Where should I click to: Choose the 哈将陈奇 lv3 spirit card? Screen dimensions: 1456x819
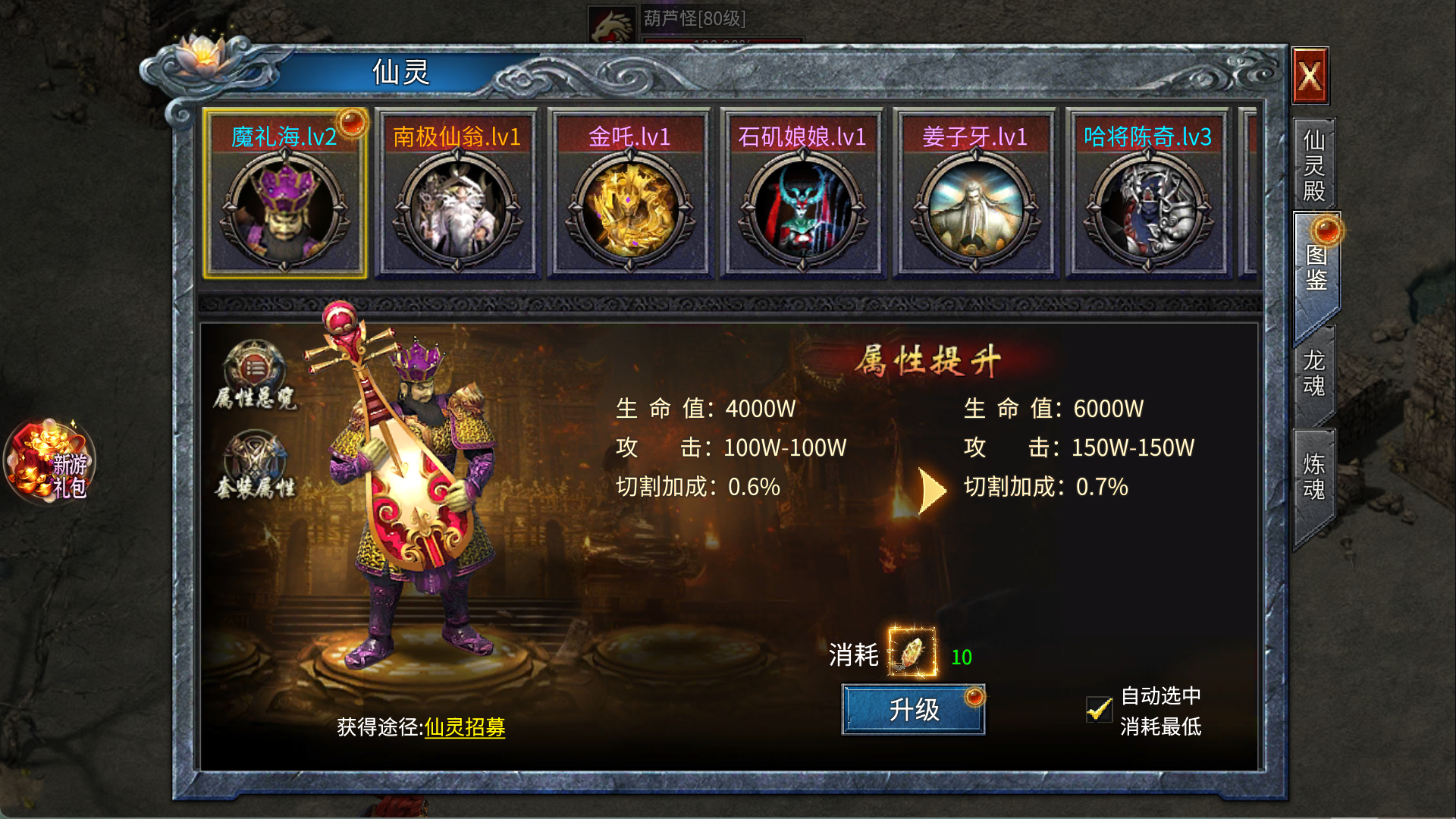click(x=1148, y=195)
